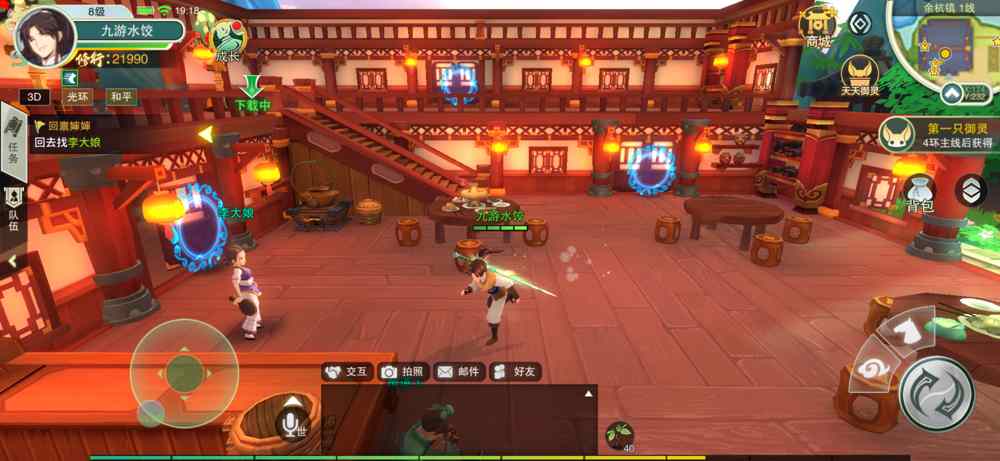Toggle the 3D camera view button
The width and height of the screenshot is (1000, 461).
point(37,97)
